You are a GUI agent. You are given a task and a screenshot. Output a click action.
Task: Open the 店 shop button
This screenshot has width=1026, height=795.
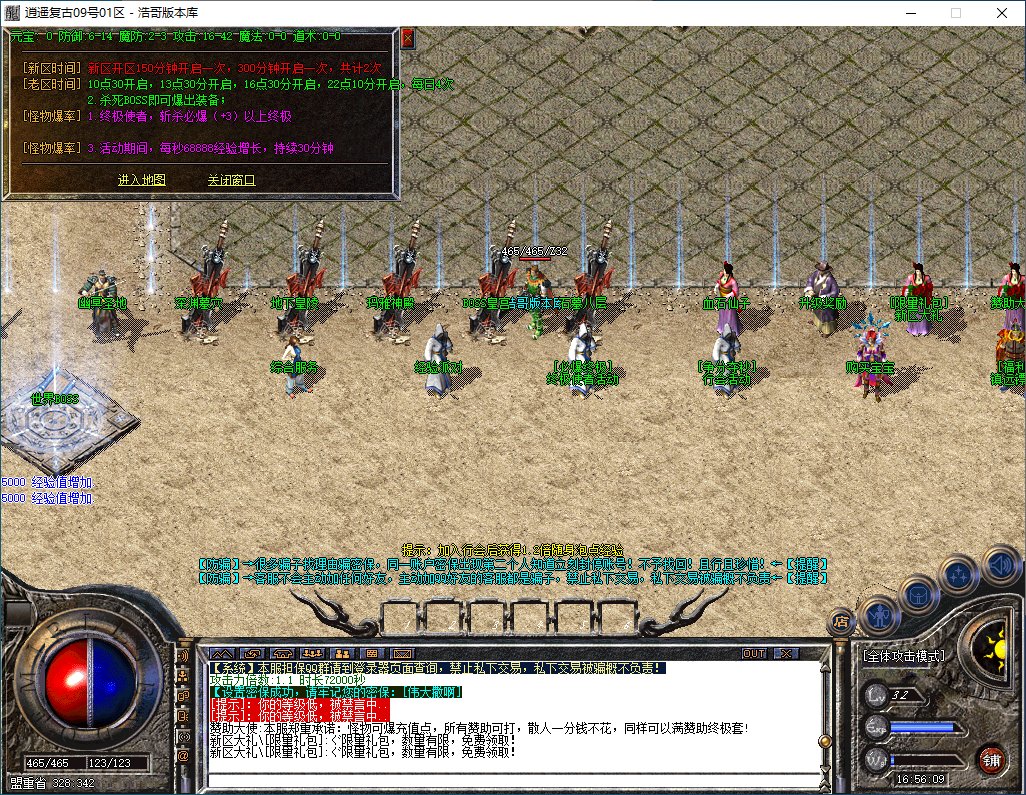842,622
